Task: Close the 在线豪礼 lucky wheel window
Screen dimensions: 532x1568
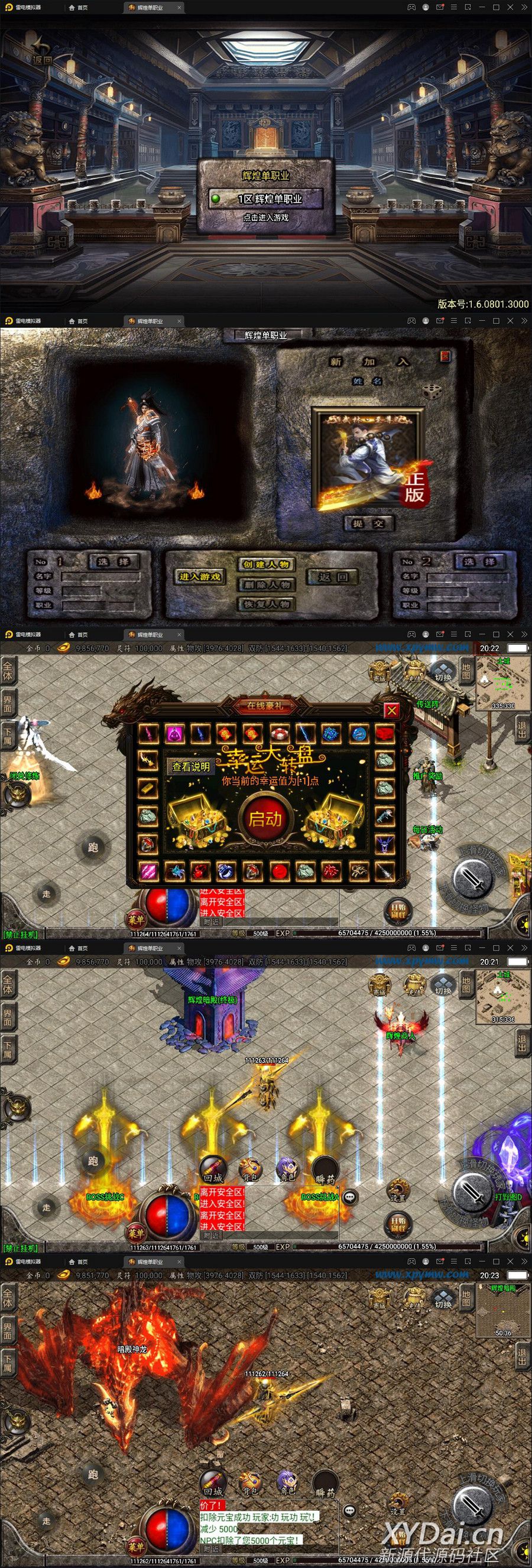Action: click(391, 710)
